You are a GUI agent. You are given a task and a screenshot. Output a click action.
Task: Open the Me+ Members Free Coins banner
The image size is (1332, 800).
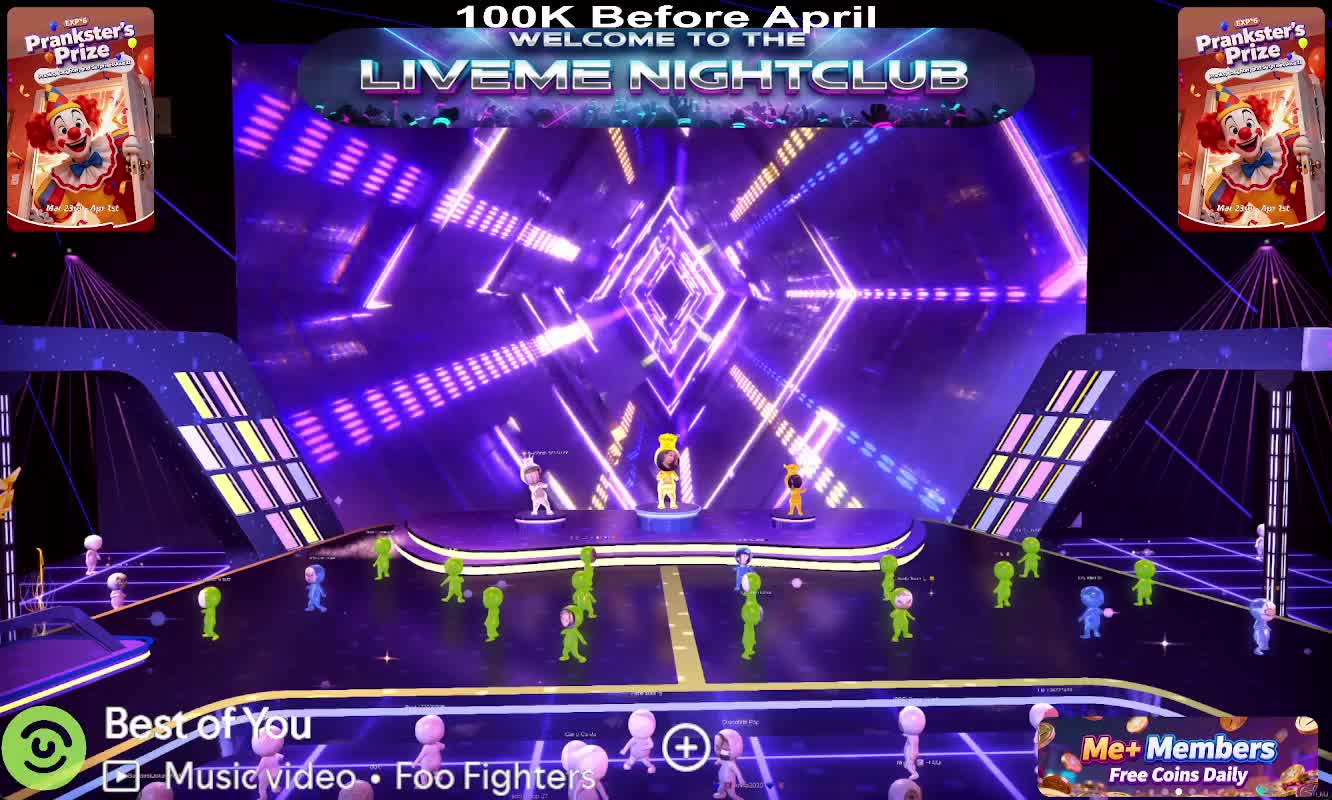(1176, 757)
